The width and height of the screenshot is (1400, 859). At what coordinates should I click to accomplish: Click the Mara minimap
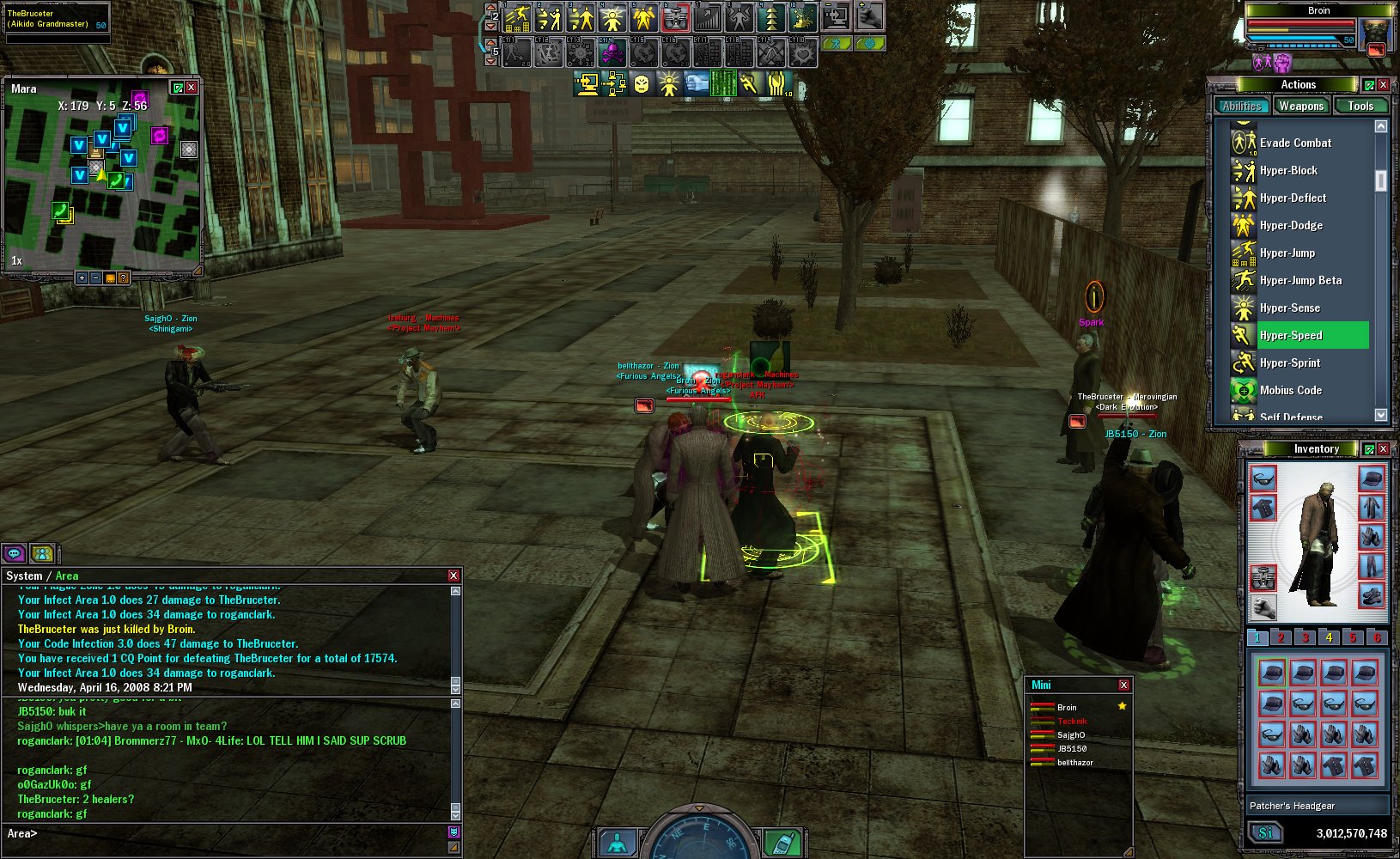pyautogui.click(x=101, y=182)
